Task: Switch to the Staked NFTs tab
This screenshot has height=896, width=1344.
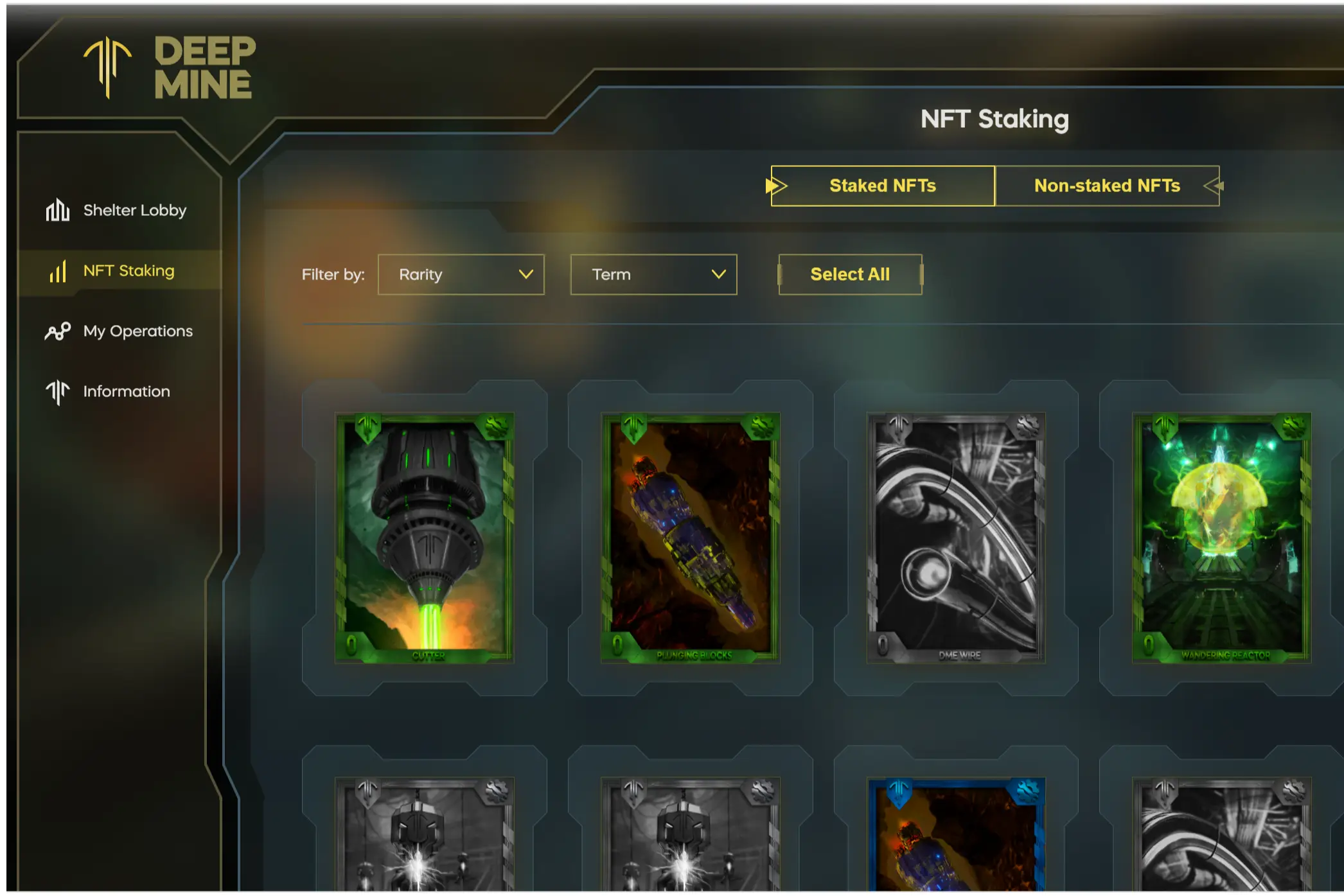Action: click(883, 186)
